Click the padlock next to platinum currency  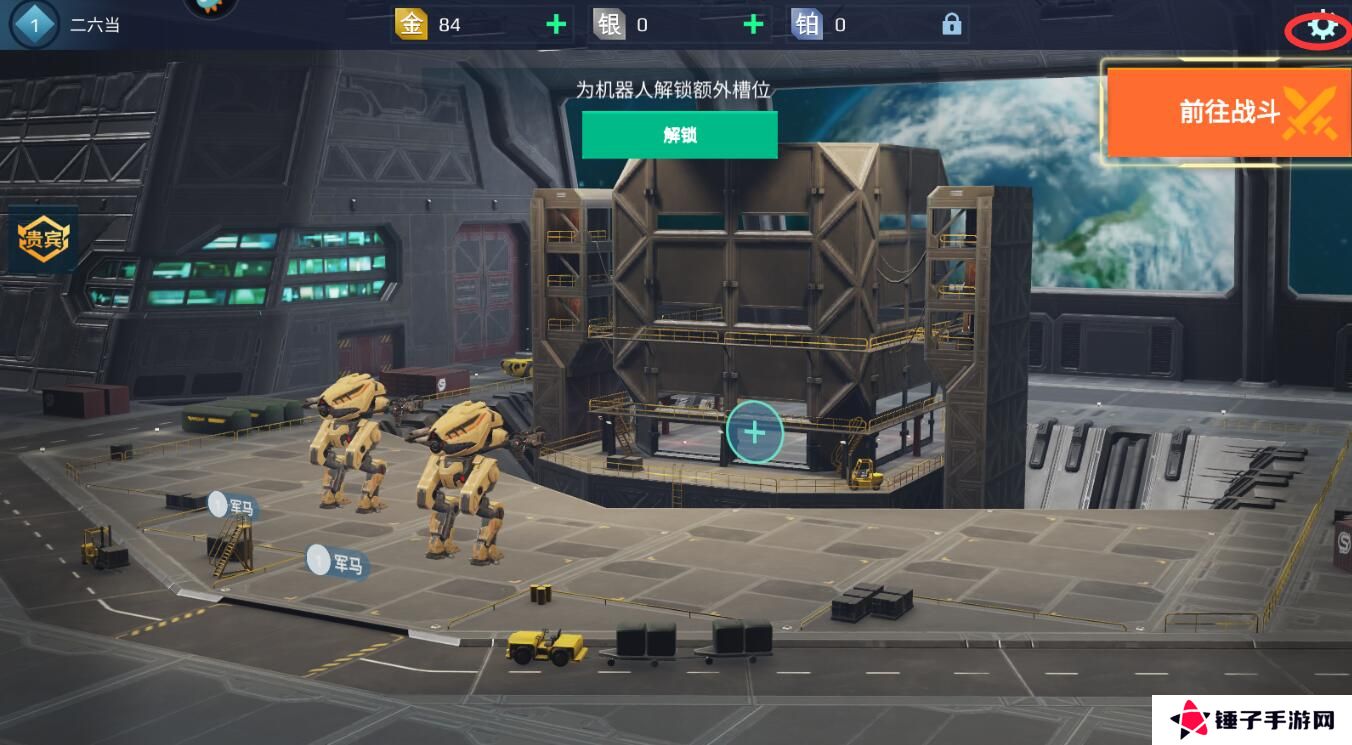[951, 25]
